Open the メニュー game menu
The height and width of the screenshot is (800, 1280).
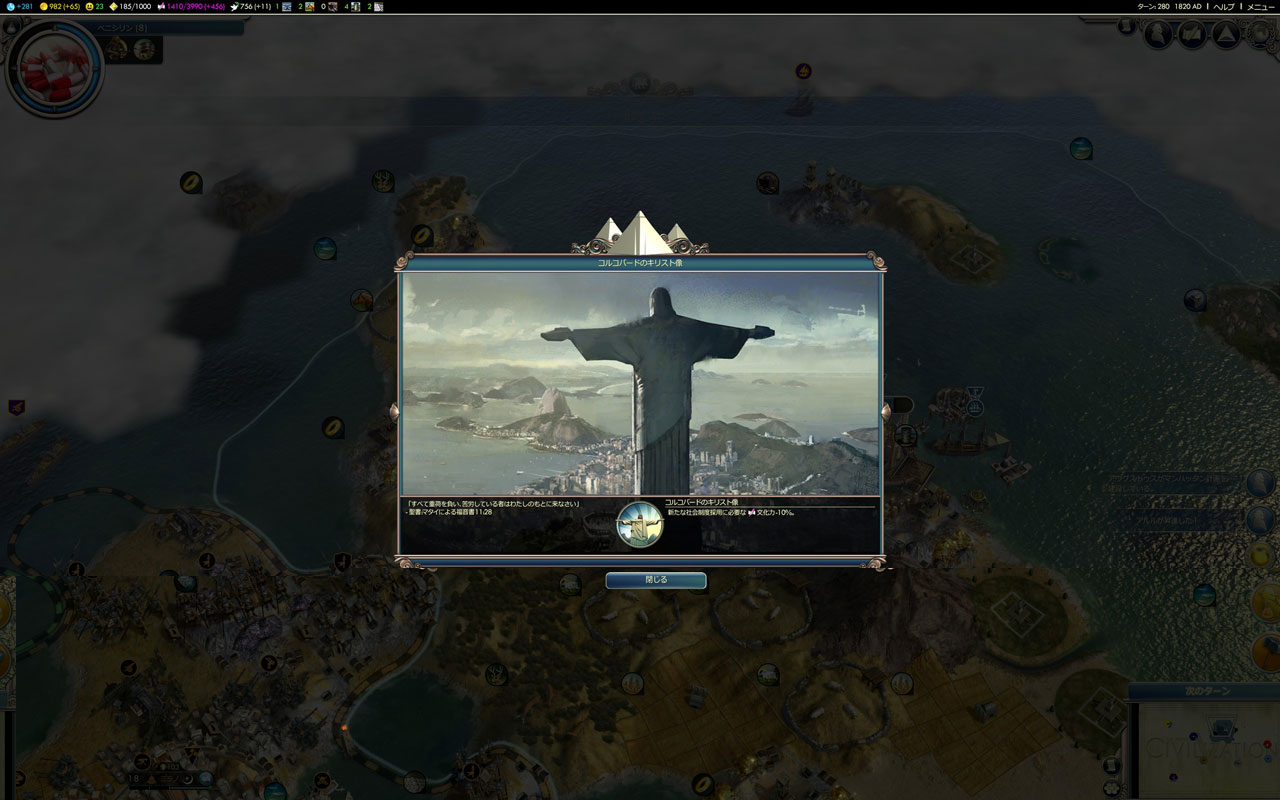click(x=1260, y=6)
